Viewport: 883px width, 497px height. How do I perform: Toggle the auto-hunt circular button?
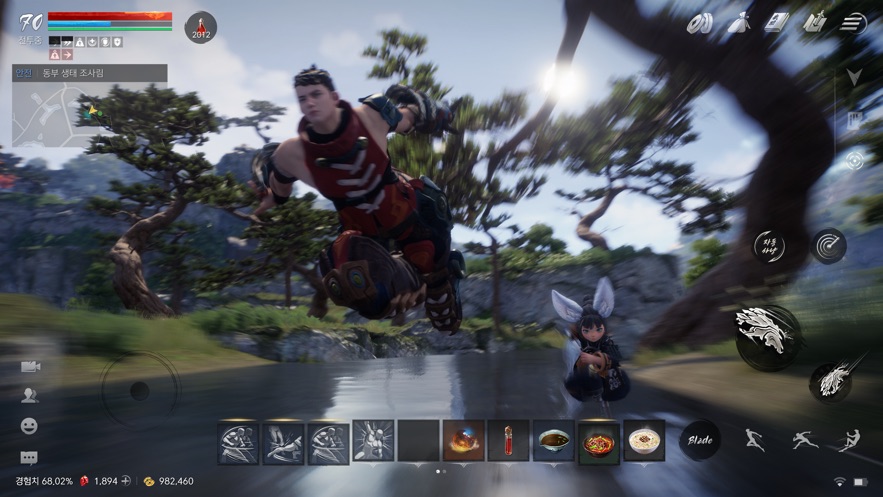pyautogui.click(x=770, y=246)
